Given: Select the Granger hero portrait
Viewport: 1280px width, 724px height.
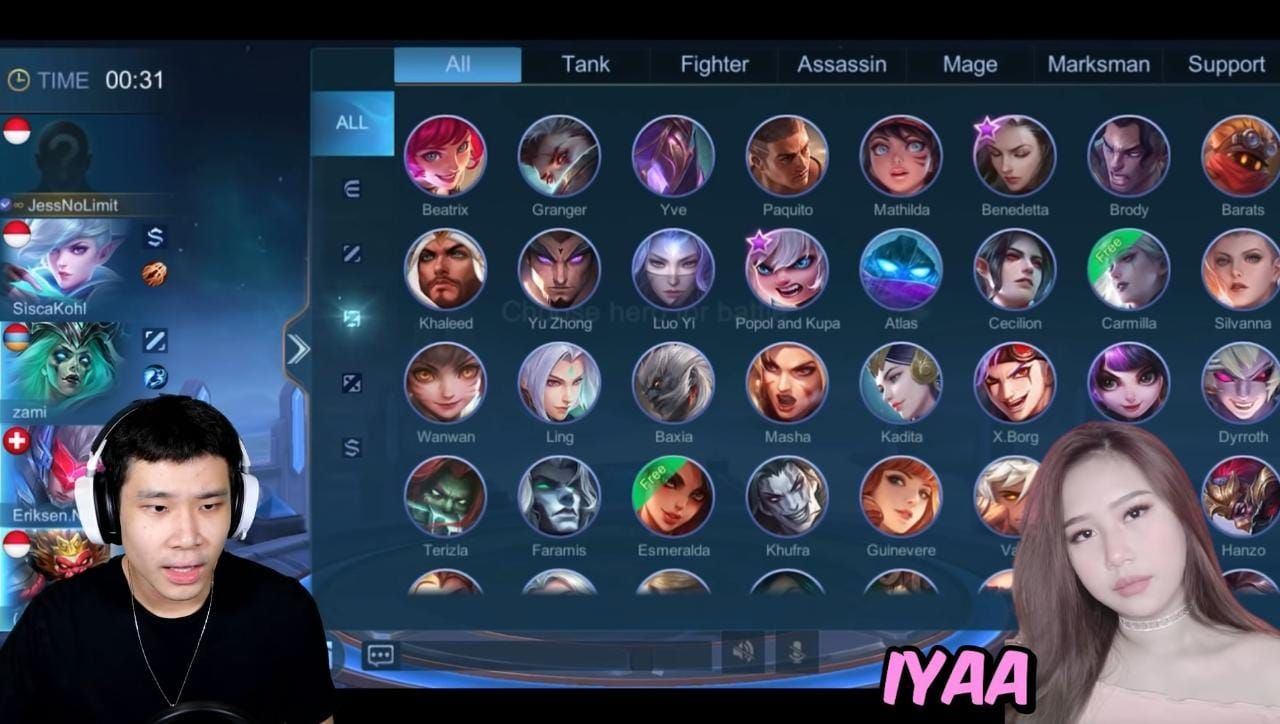Looking at the screenshot, I should click(x=559, y=156).
